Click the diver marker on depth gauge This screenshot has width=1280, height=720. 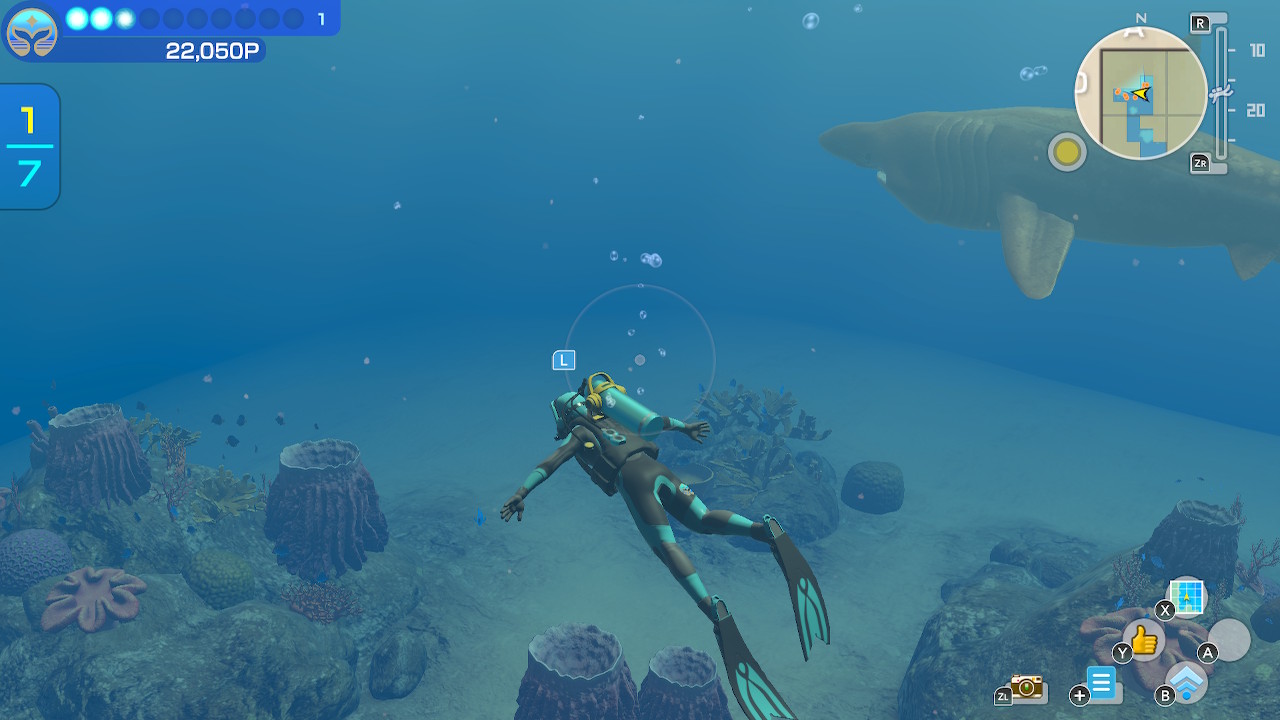point(1219,93)
